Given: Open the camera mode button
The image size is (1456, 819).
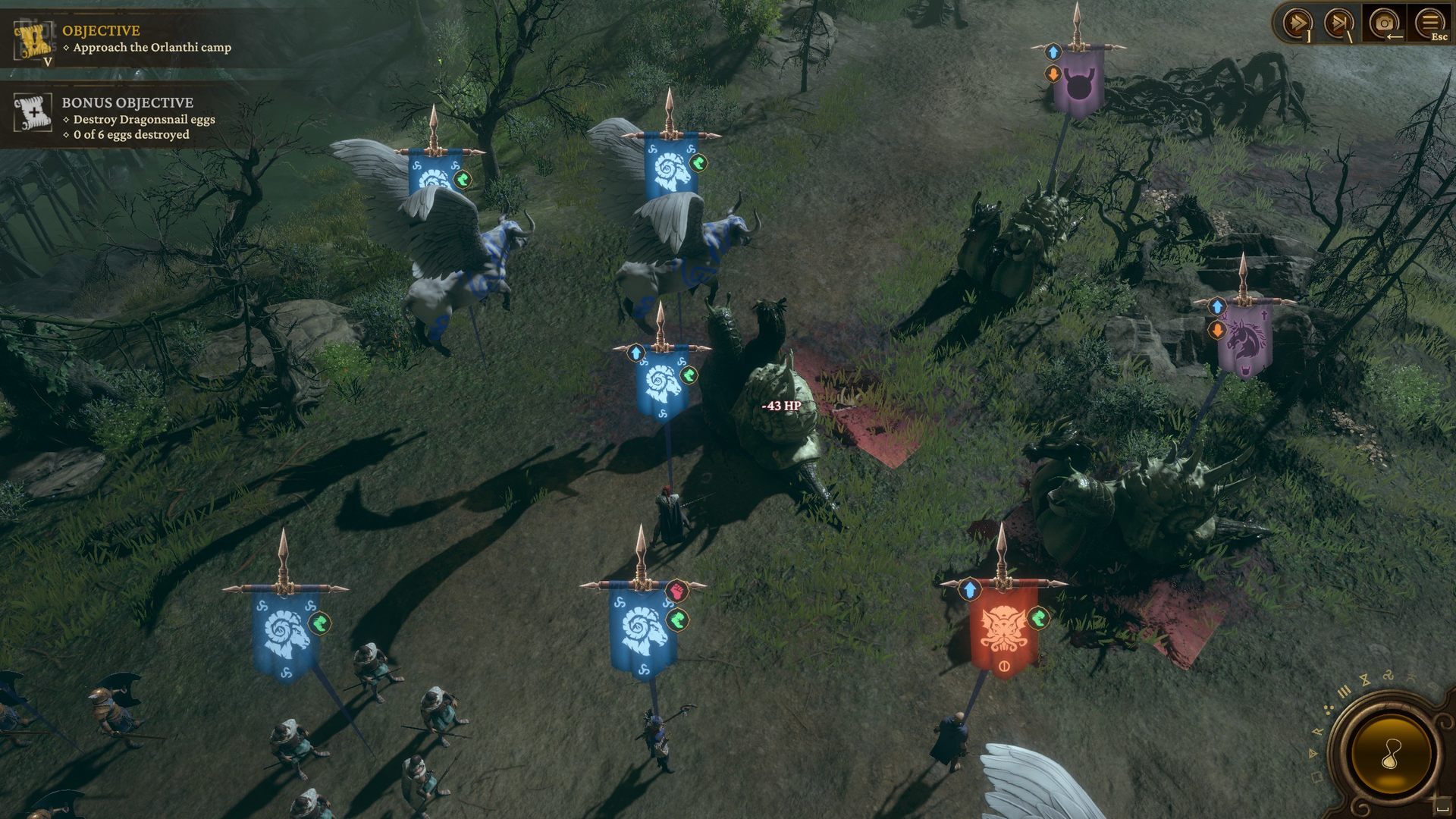Looking at the screenshot, I should (x=1384, y=23).
